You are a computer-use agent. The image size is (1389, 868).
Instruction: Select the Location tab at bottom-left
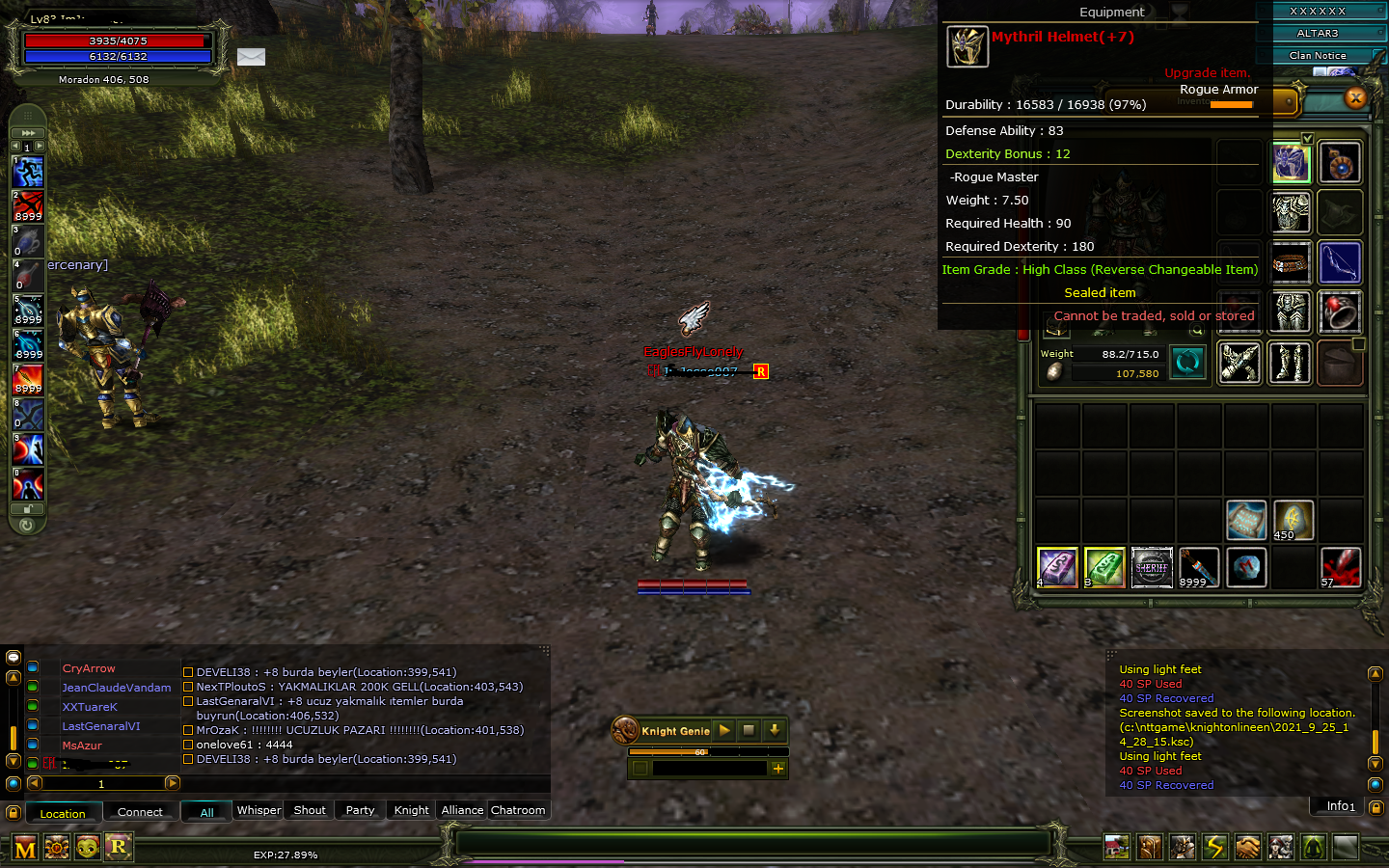click(x=63, y=813)
